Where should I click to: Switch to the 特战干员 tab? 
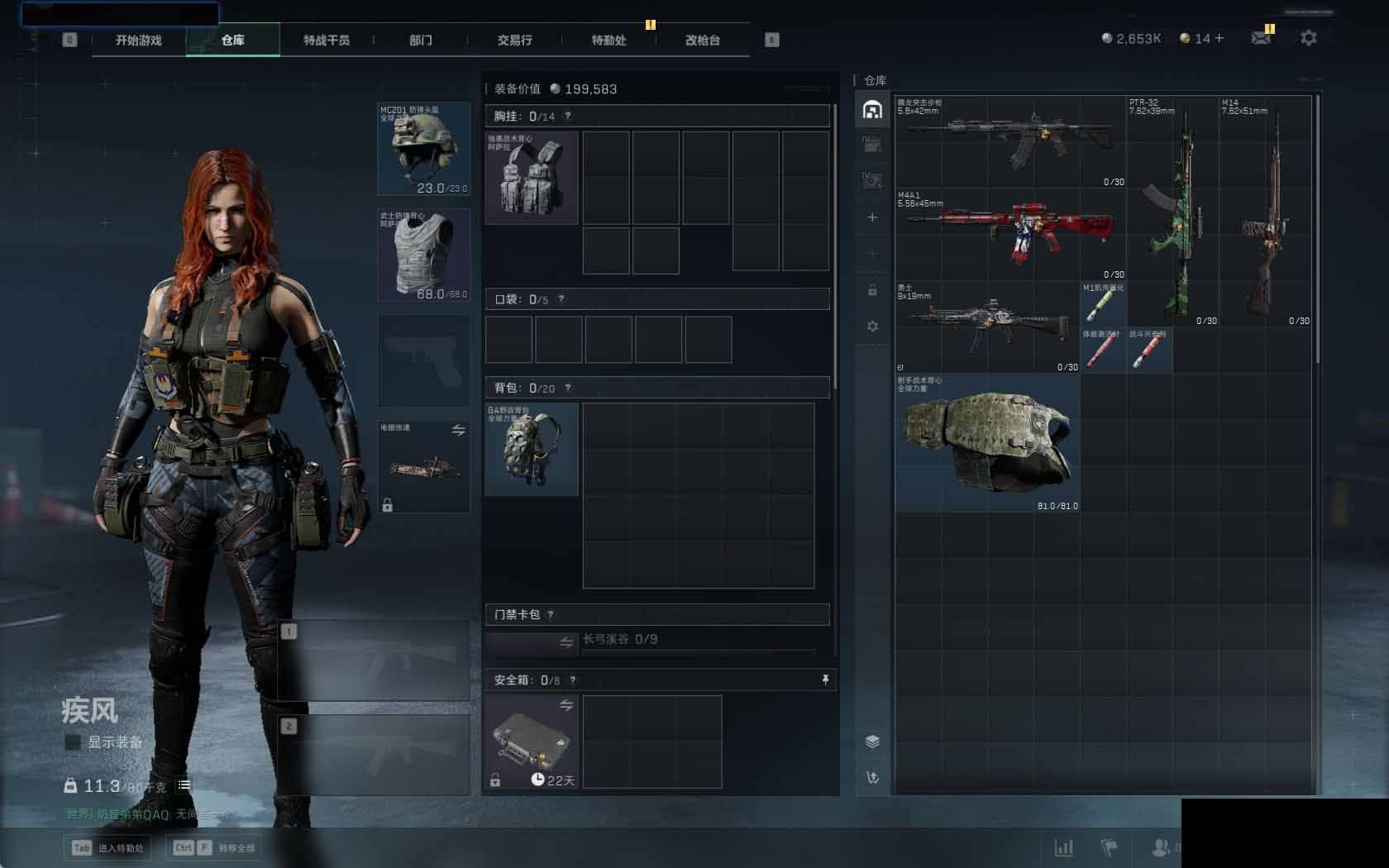[x=326, y=40]
